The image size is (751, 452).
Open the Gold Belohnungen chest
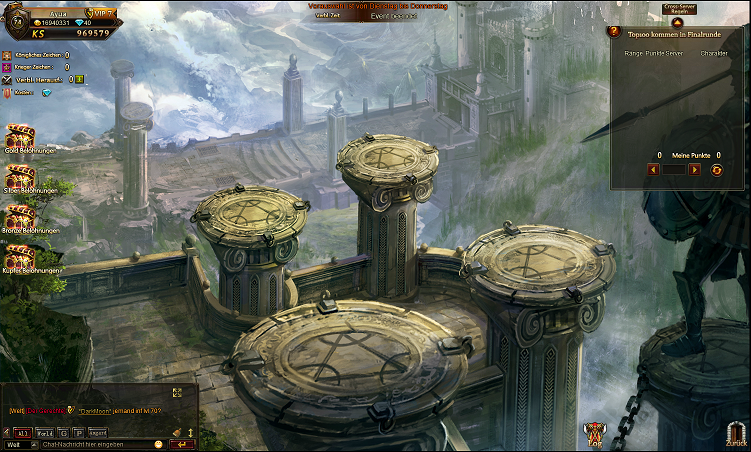coord(20,137)
